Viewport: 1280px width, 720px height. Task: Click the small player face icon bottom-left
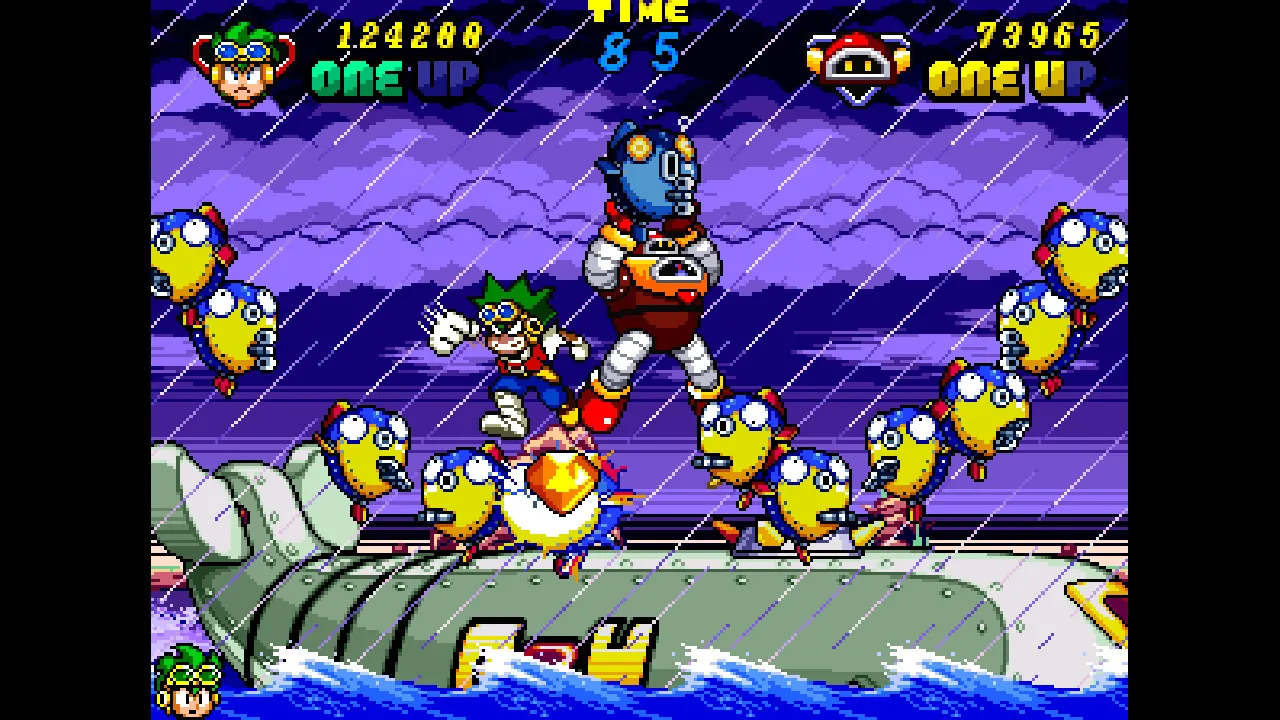pyautogui.click(x=190, y=697)
